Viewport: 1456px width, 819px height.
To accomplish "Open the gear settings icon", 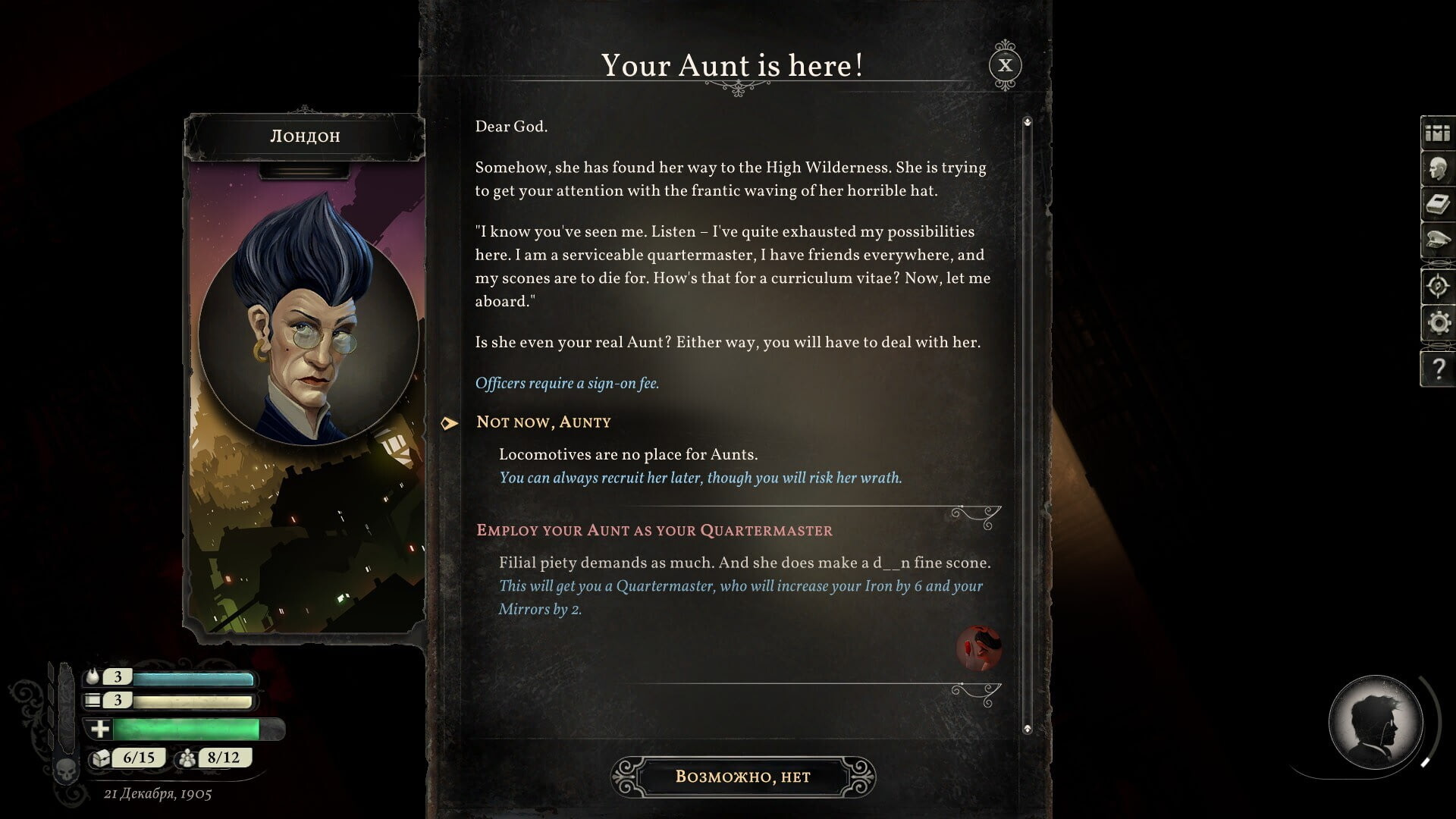I will [x=1437, y=324].
